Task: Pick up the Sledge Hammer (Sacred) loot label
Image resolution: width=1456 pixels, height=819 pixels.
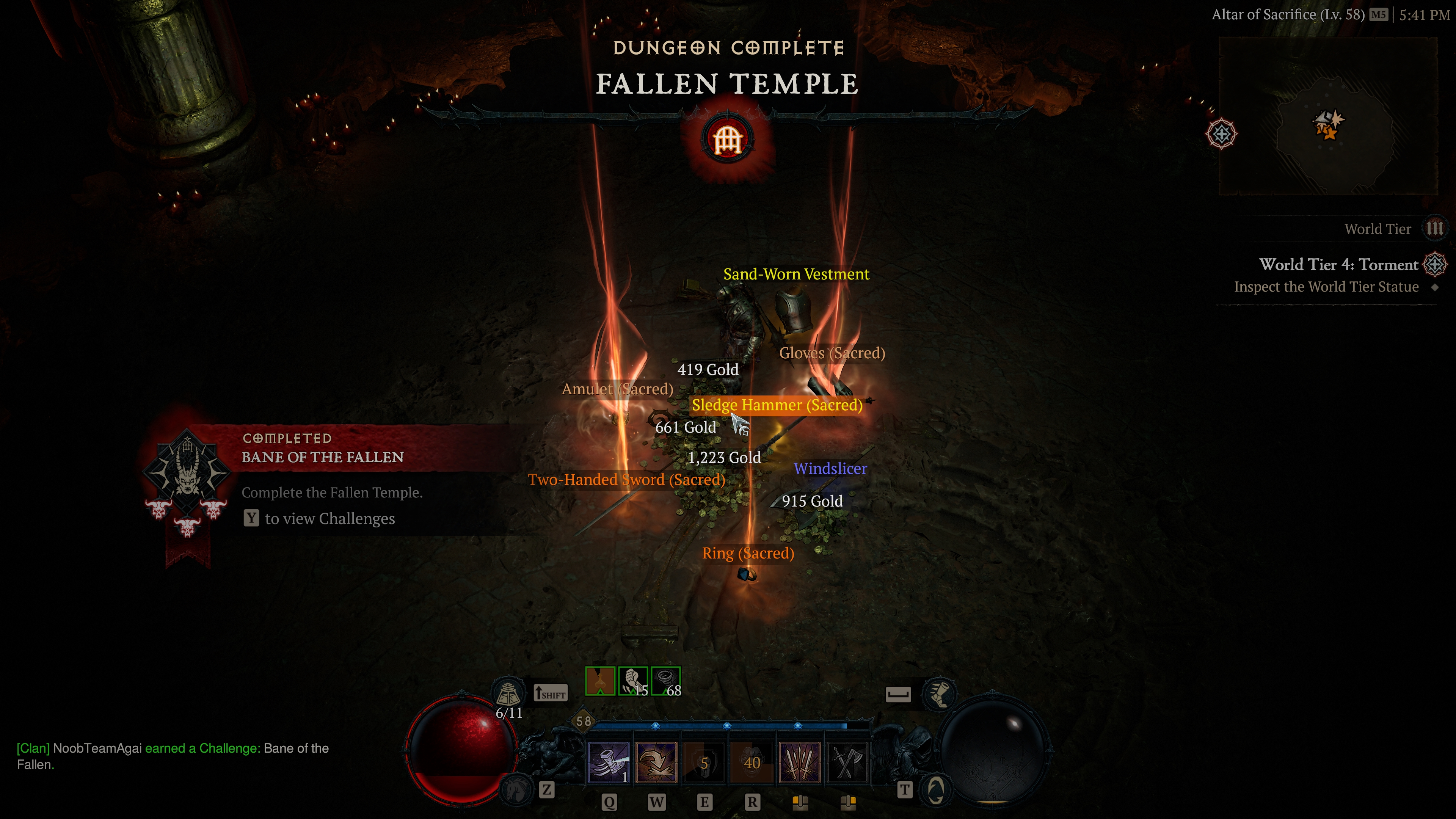Action: coord(777,405)
